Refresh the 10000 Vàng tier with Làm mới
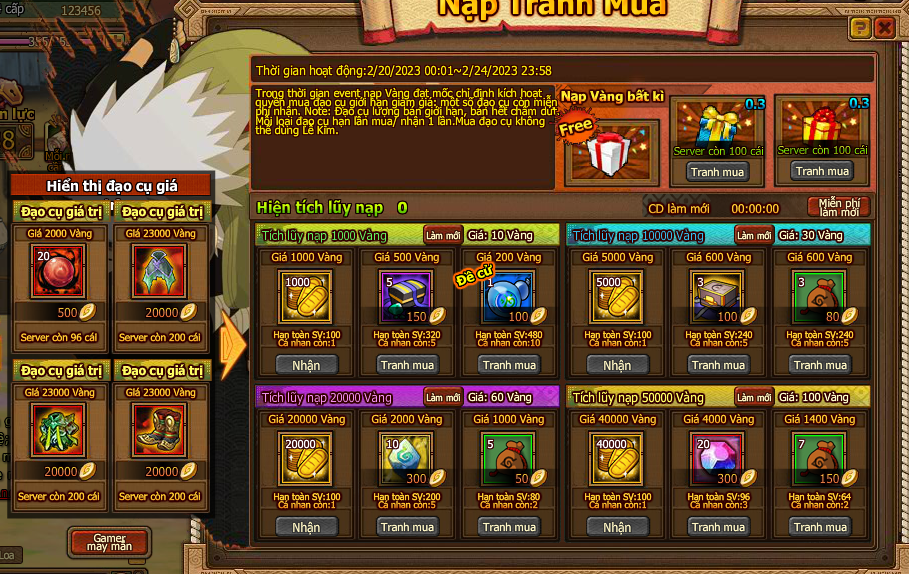909x574 pixels. (x=754, y=234)
